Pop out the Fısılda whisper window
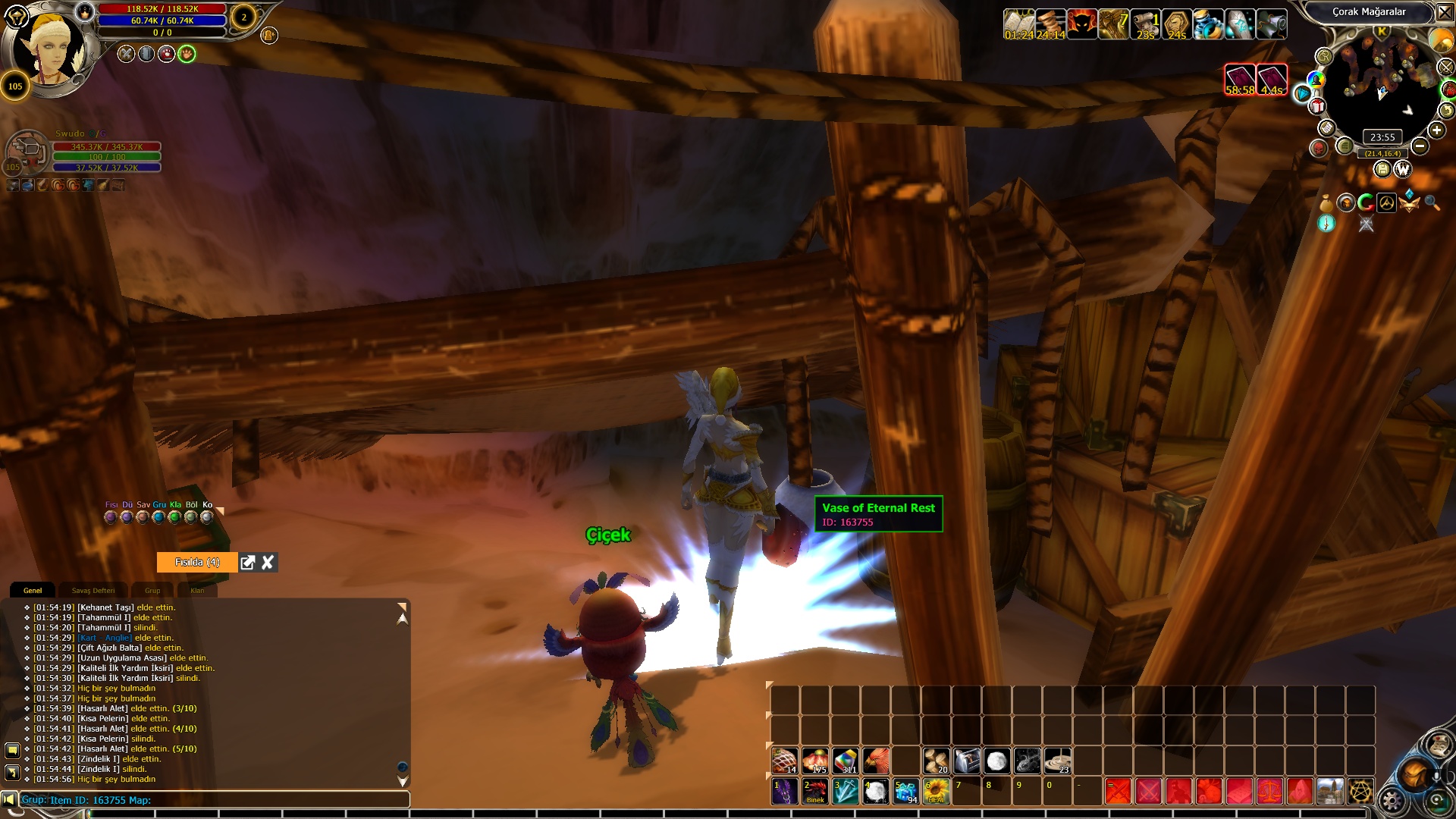1456x819 pixels. (247, 563)
